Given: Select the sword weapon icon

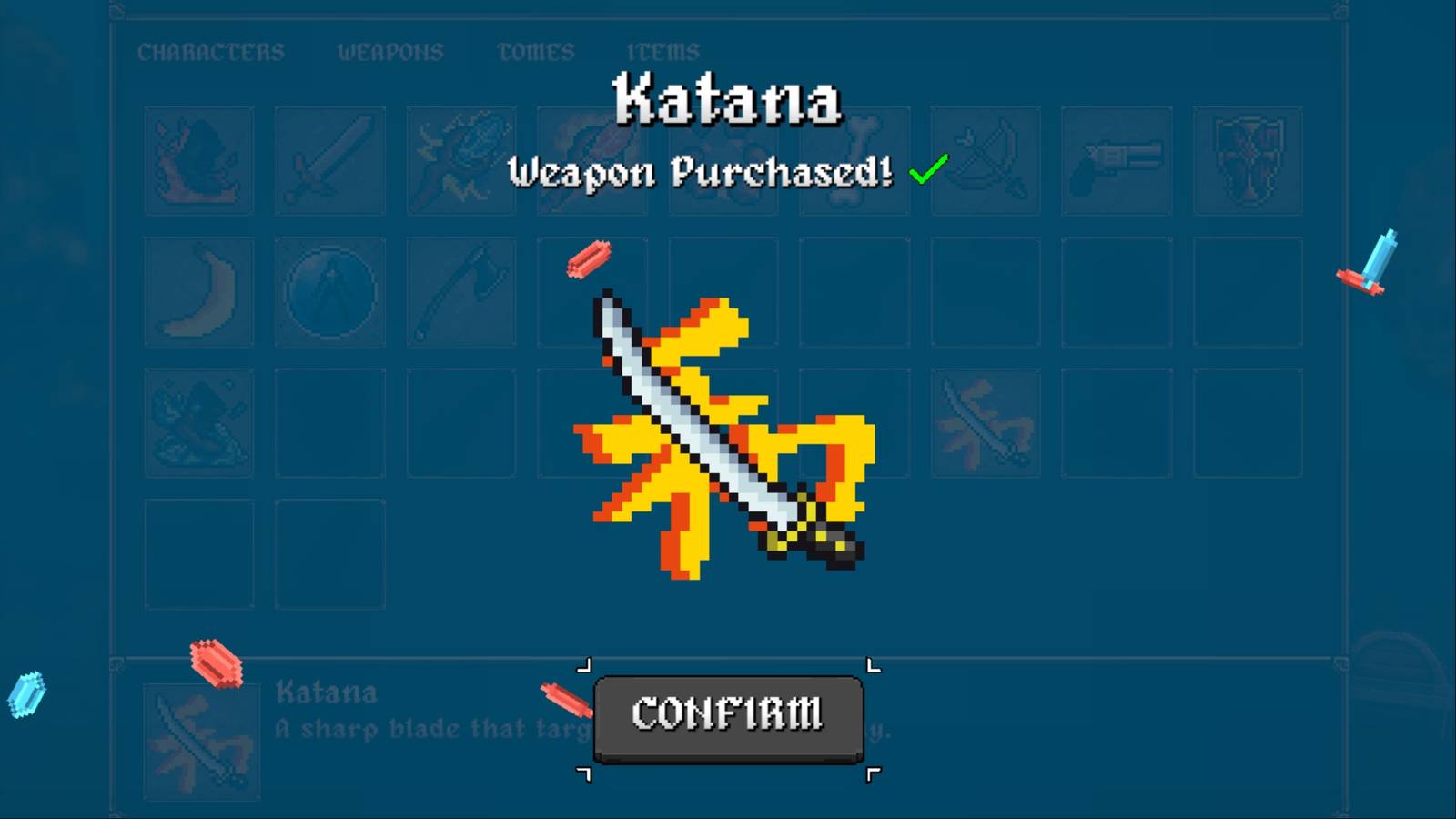Looking at the screenshot, I should (x=329, y=159).
